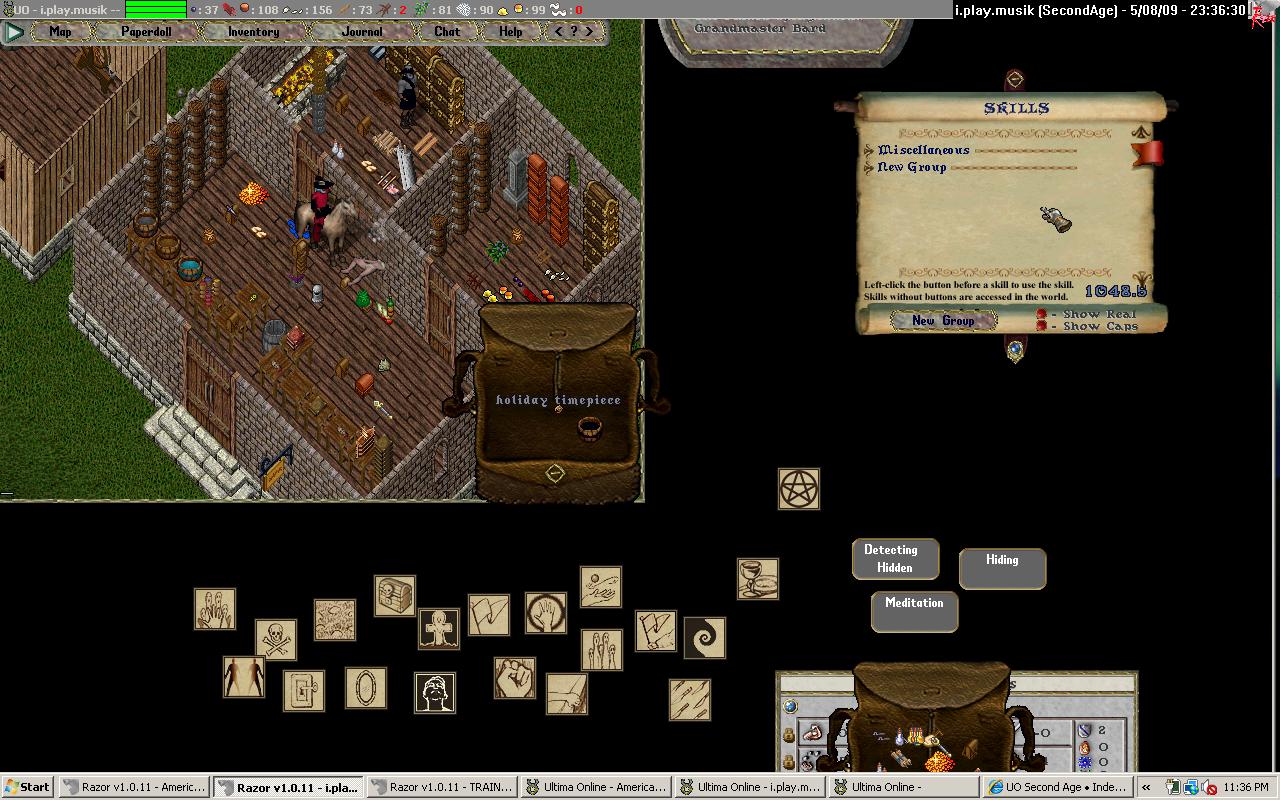Cast the clenched fist spell icon
1280x800 pixels.
click(515, 678)
